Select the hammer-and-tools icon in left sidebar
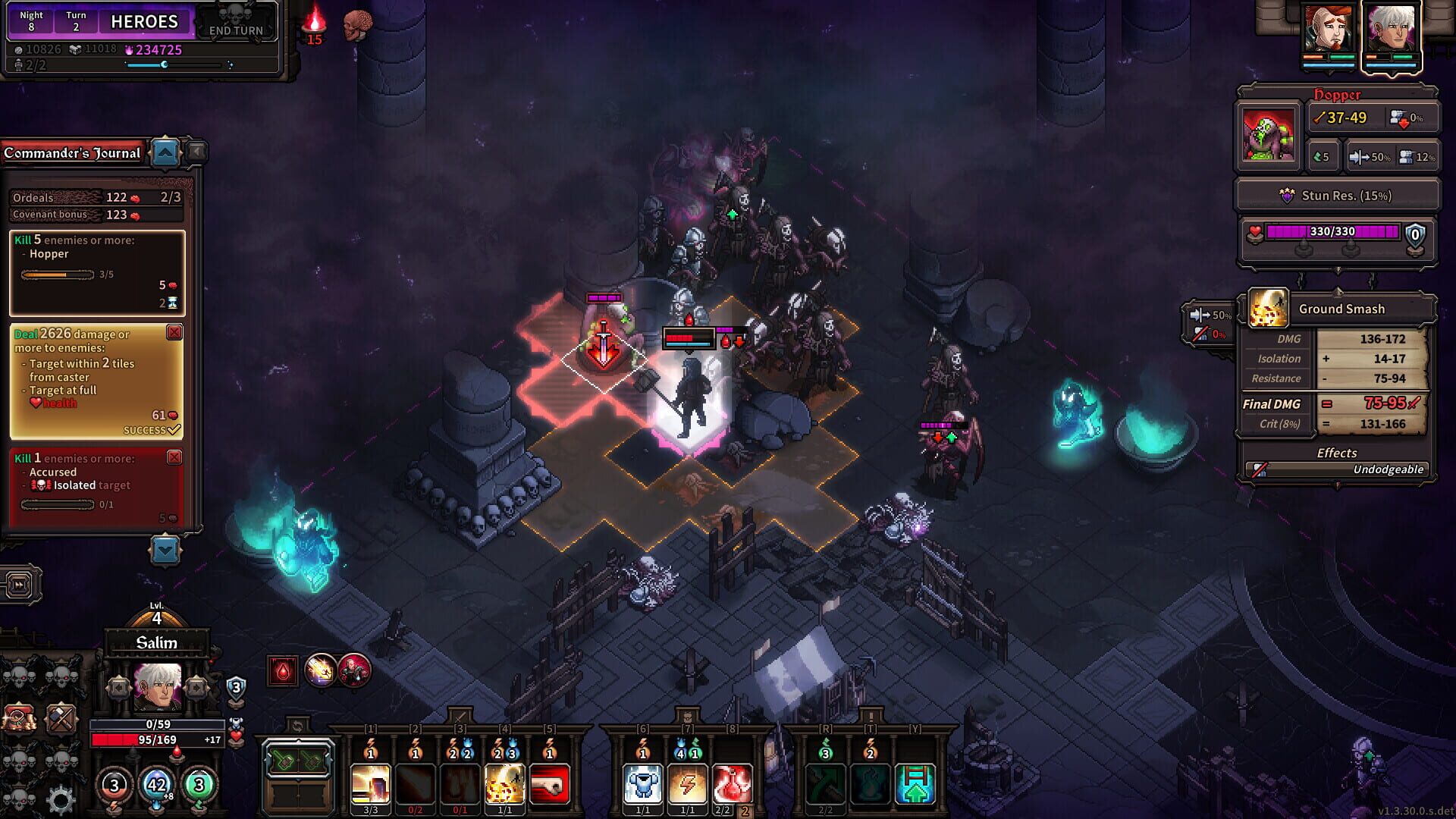Screen dimensions: 1456x819 pyautogui.click(x=61, y=718)
